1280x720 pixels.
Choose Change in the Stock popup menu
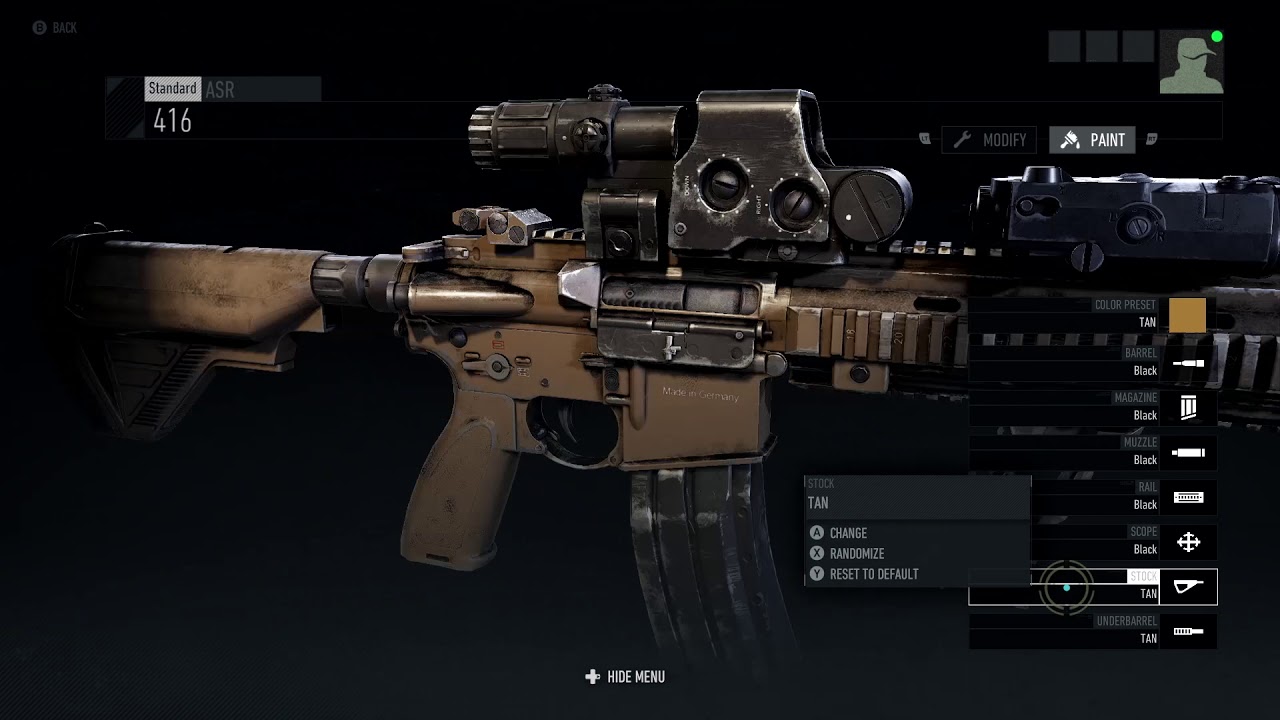pos(845,533)
